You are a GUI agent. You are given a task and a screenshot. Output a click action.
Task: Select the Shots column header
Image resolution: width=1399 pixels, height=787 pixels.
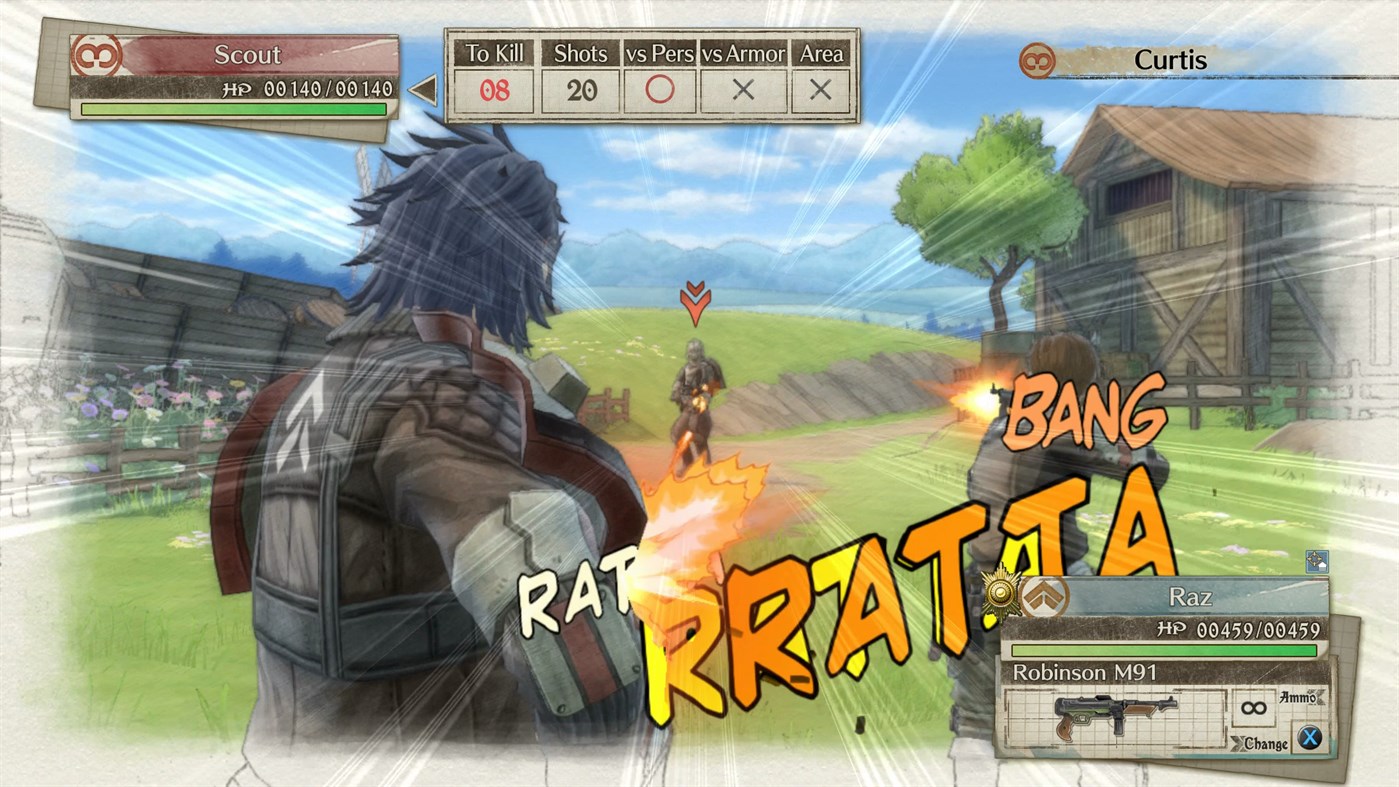pos(580,54)
